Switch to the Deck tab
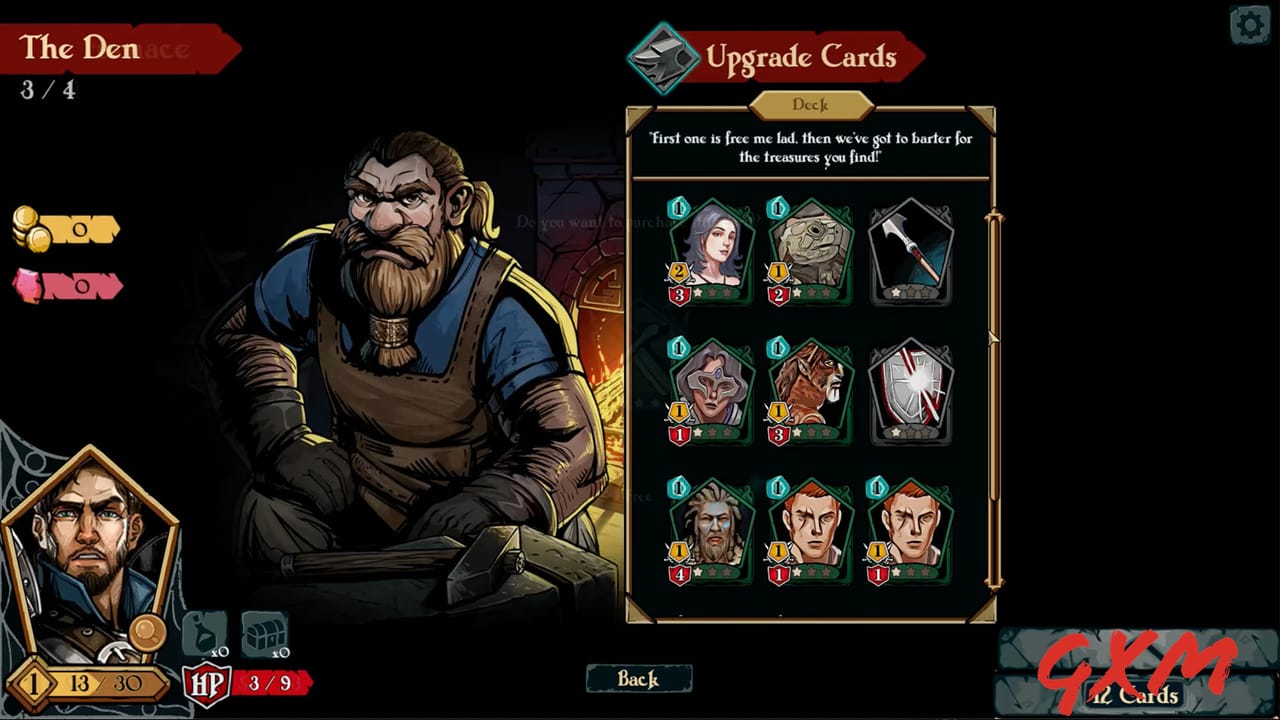1280x720 pixels. (809, 105)
